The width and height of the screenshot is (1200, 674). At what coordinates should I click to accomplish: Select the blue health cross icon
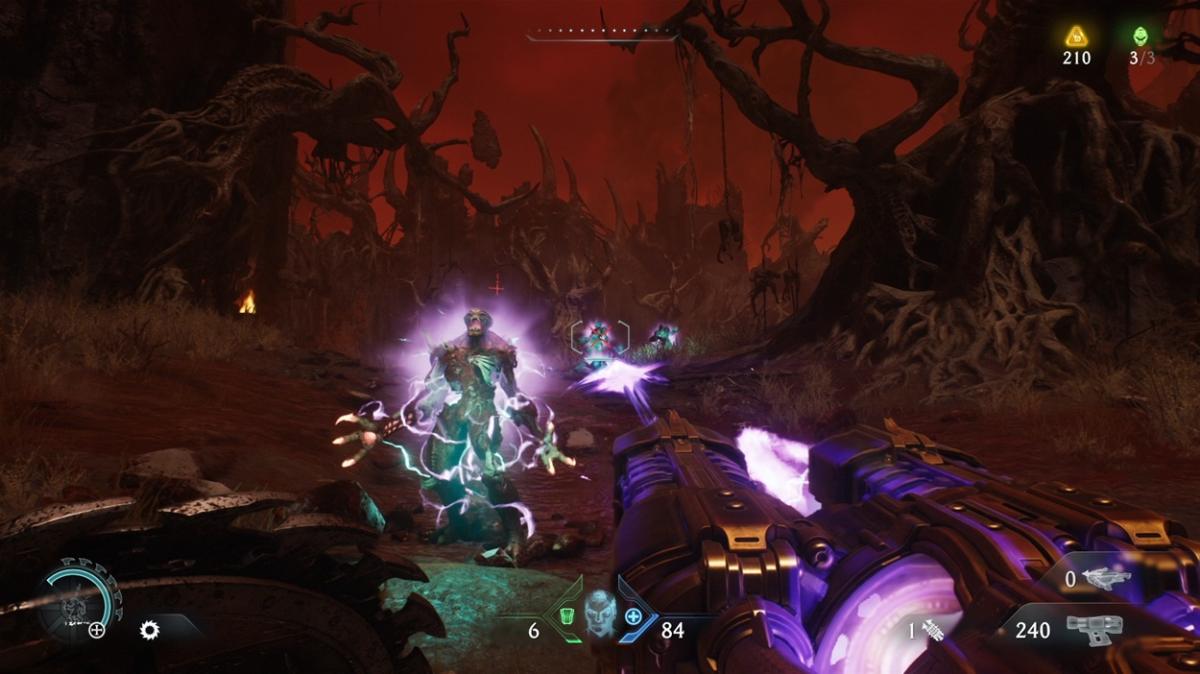(x=633, y=617)
